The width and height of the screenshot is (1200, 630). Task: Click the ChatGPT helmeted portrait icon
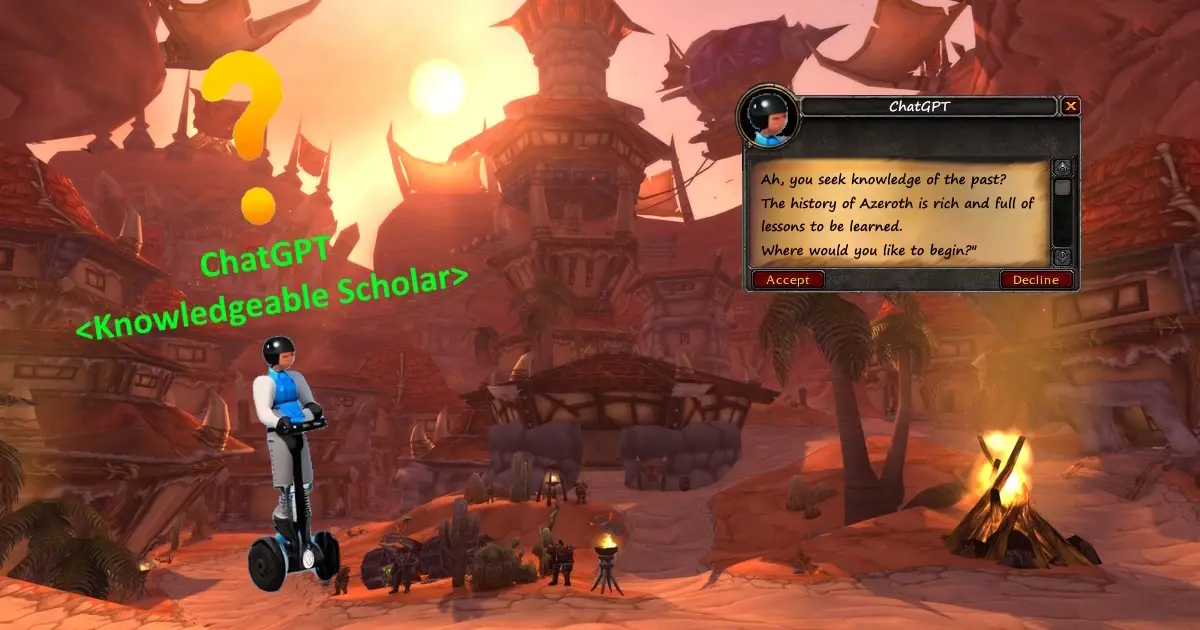pyautogui.click(x=767, y=117)
